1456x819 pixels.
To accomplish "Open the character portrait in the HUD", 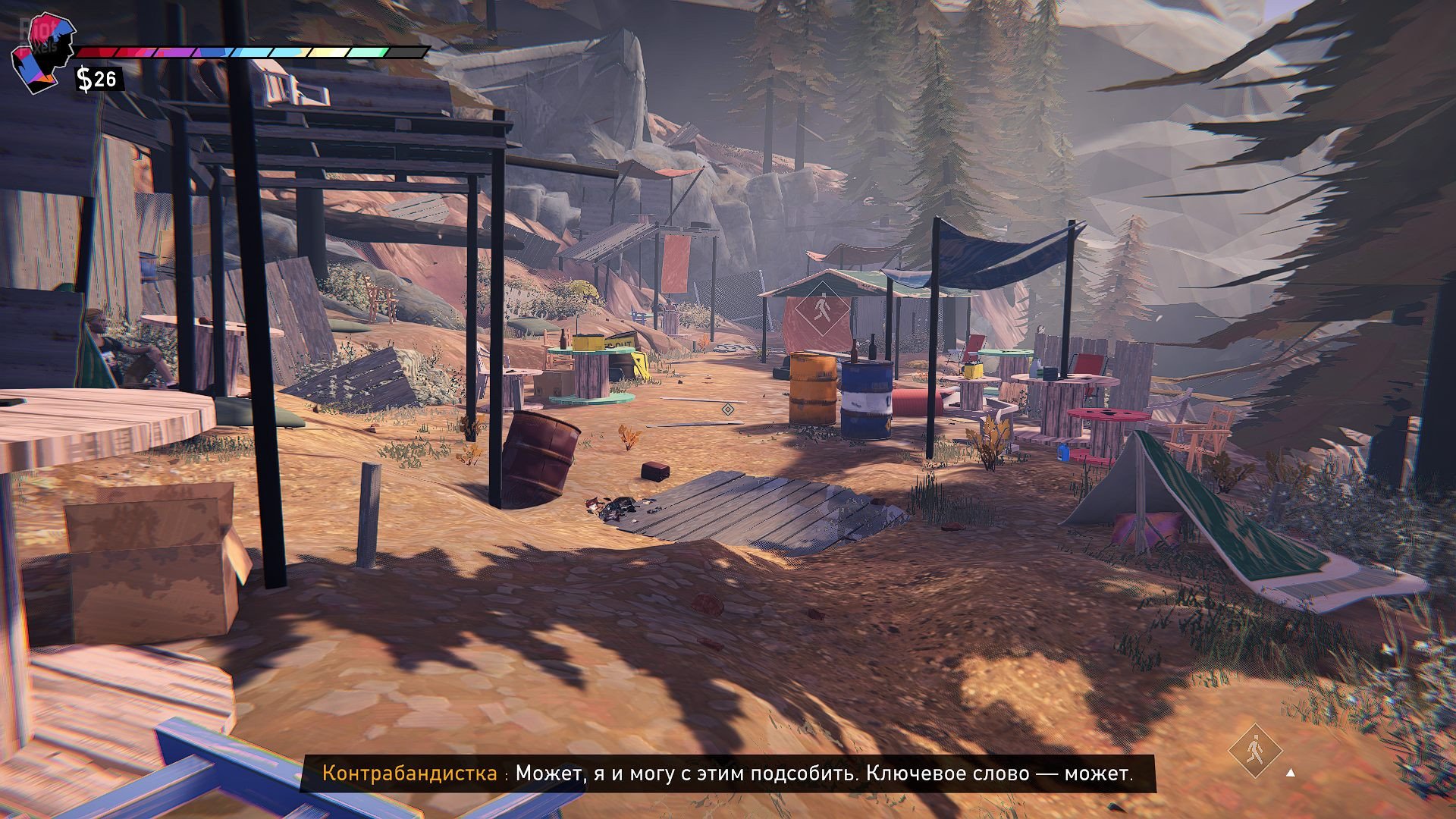I will click(43, 52).
